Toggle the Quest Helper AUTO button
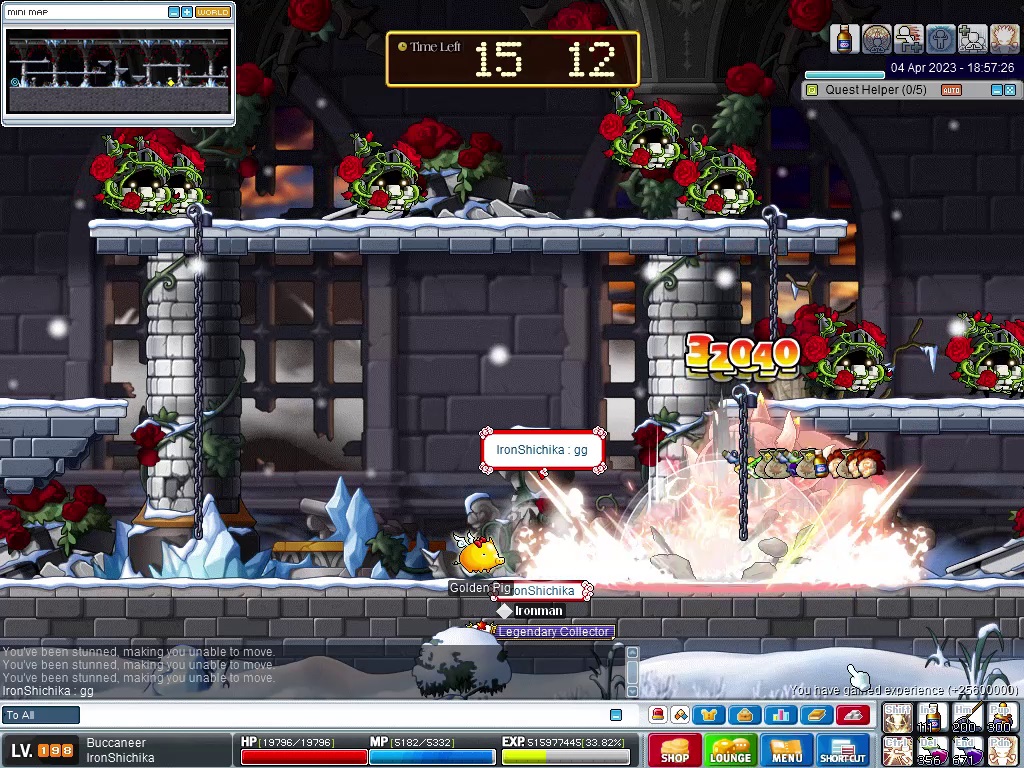This screenshot has width=1024, height=768. pos(951,90)
